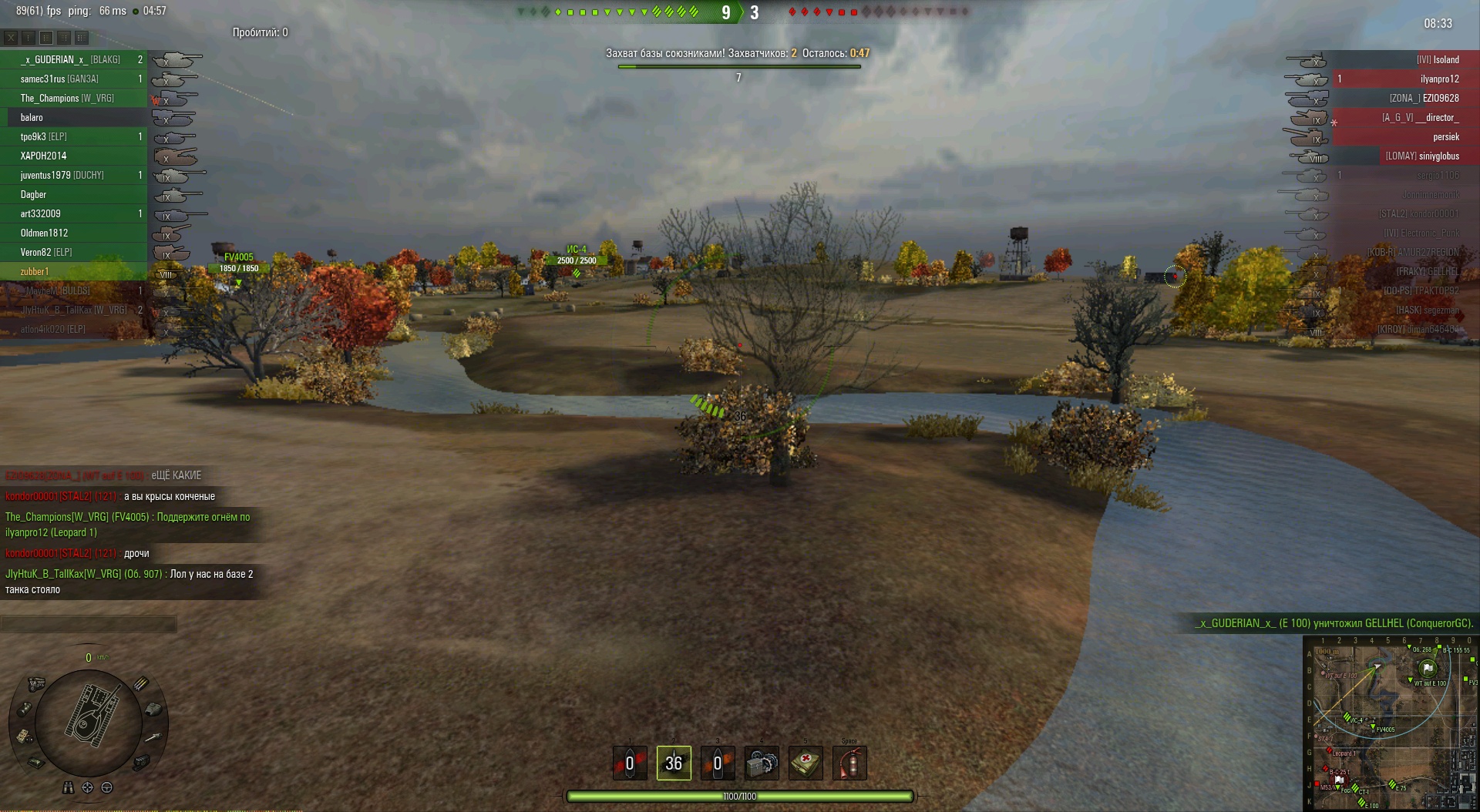This screenshot has height=812, width=1480.
Task: Click the ammo rack module icon
Action: 141,683
